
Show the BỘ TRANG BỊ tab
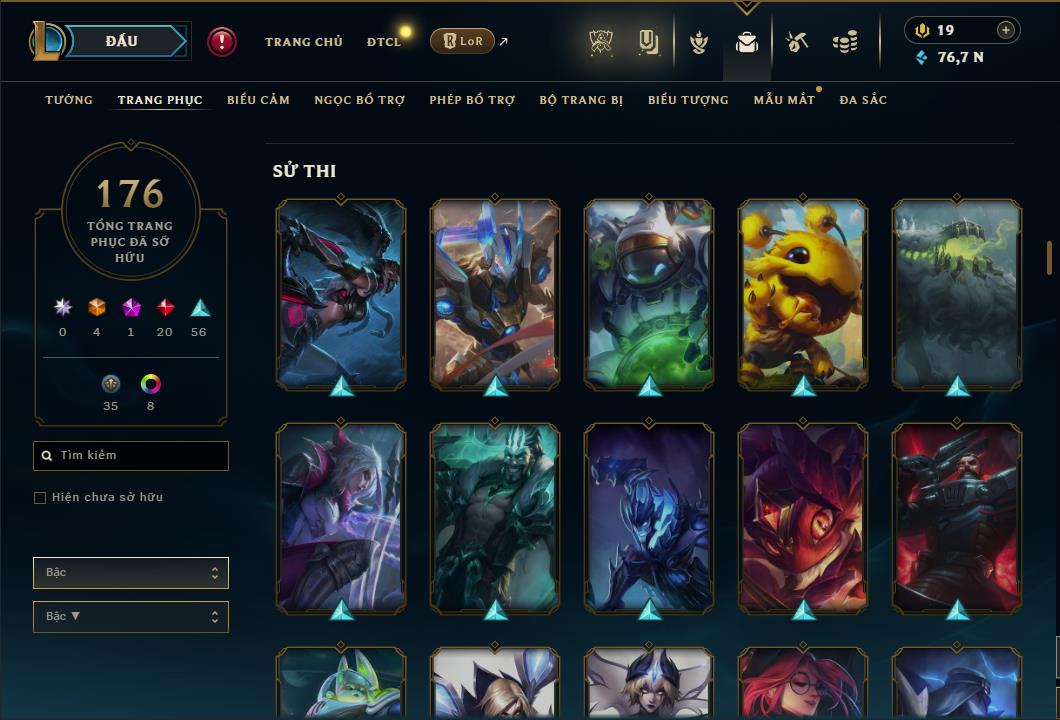(581, 100)
